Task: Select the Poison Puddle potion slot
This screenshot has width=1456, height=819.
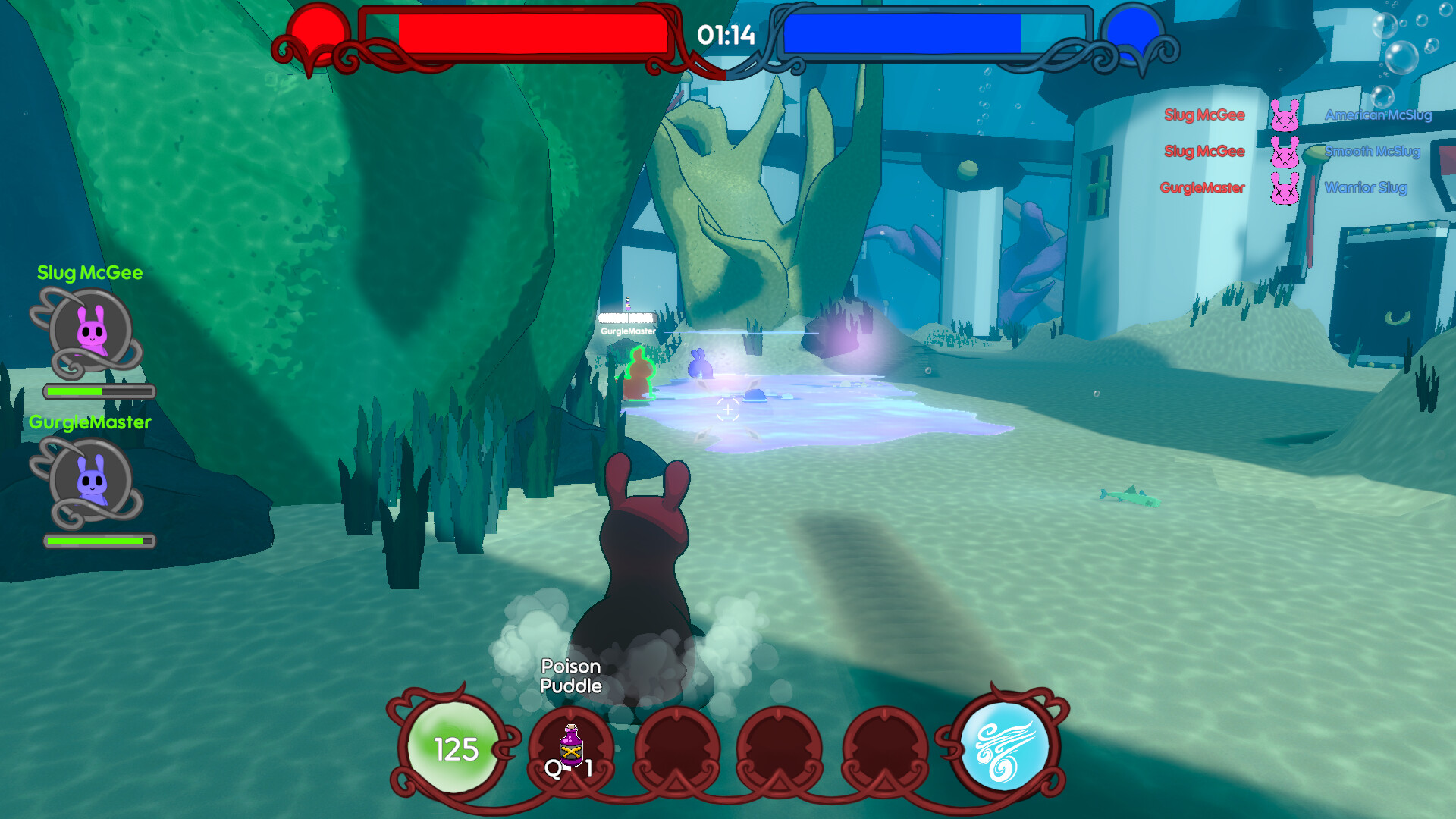Action: click(571, 748)
